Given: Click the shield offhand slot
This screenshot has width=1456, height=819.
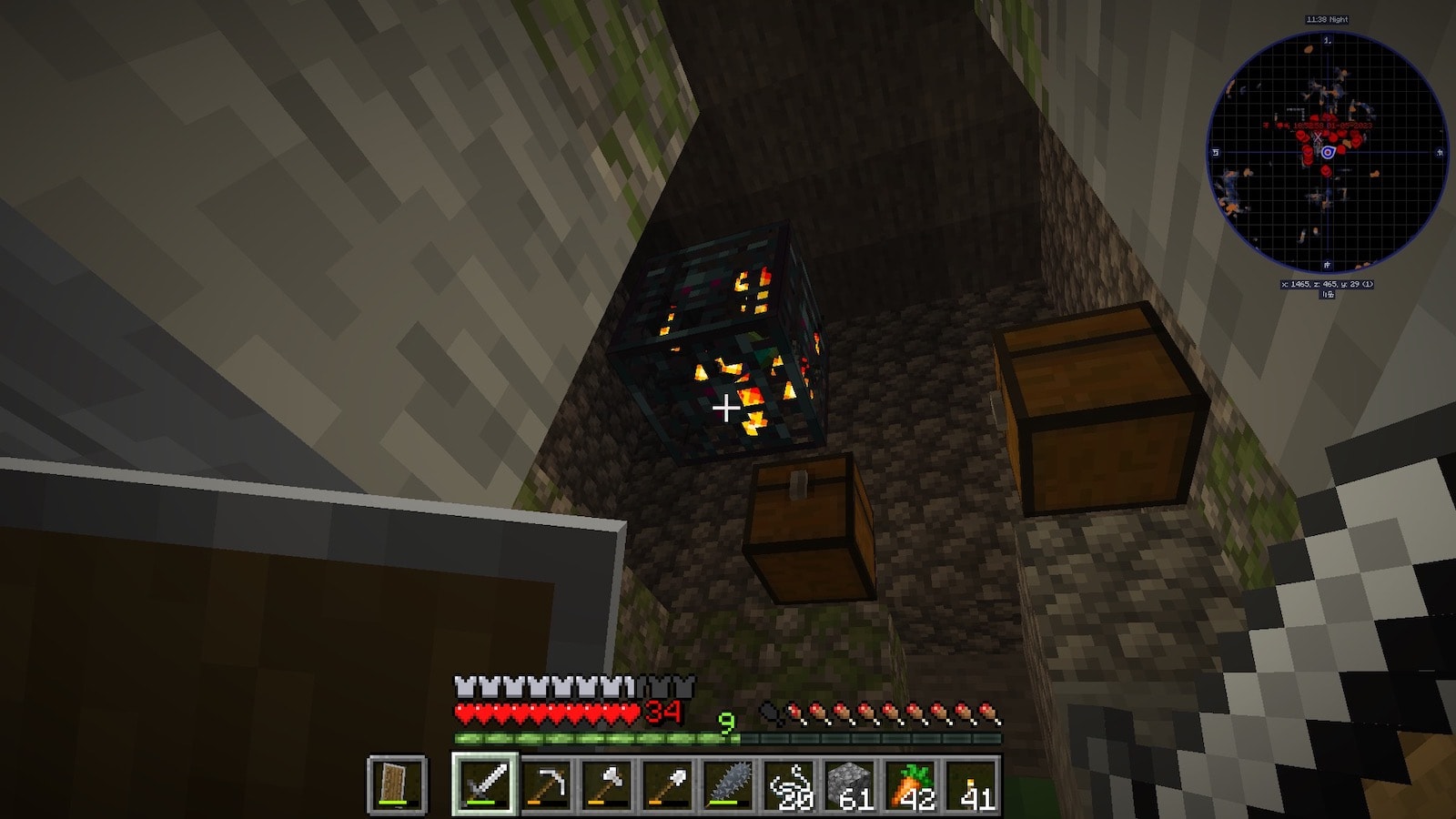Looking at the screenshot, I should click(x=397, y=784).
